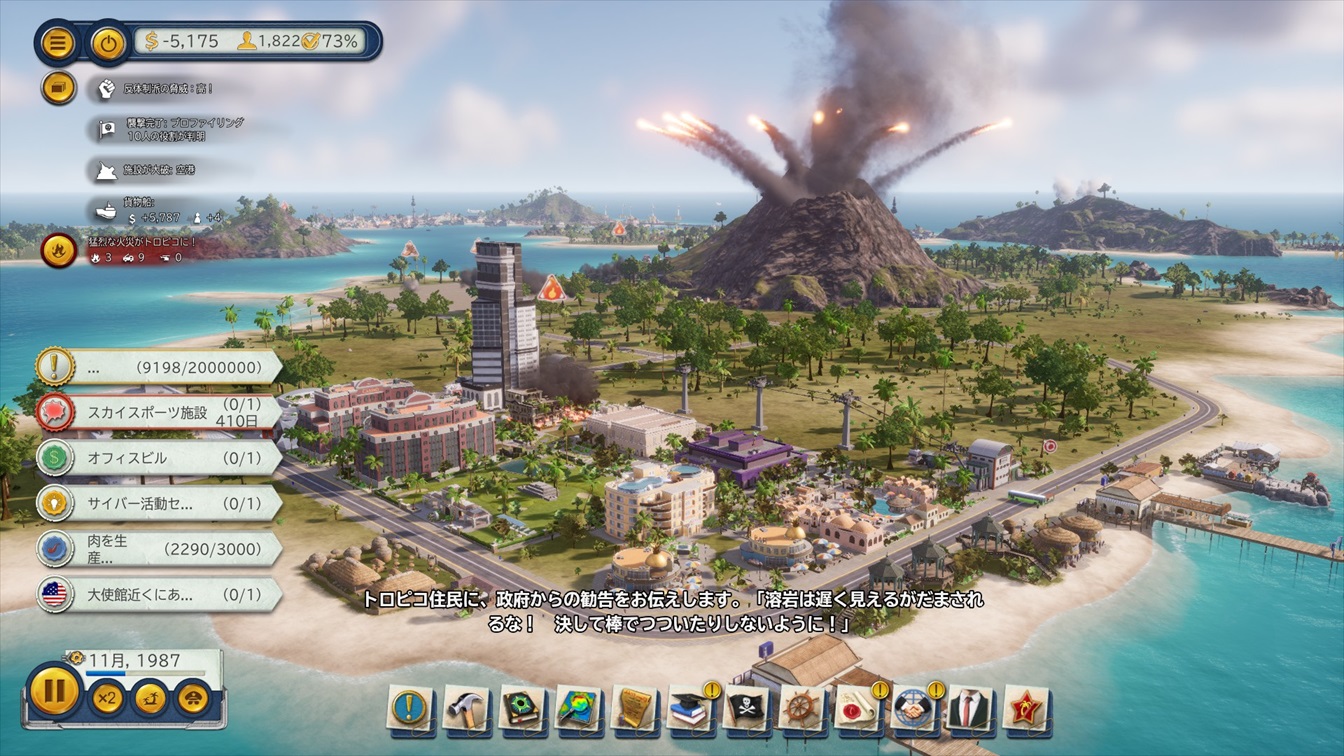Select the オフィスビル objective
Viewport: 1344px width, 756px height.
point(158,457)
